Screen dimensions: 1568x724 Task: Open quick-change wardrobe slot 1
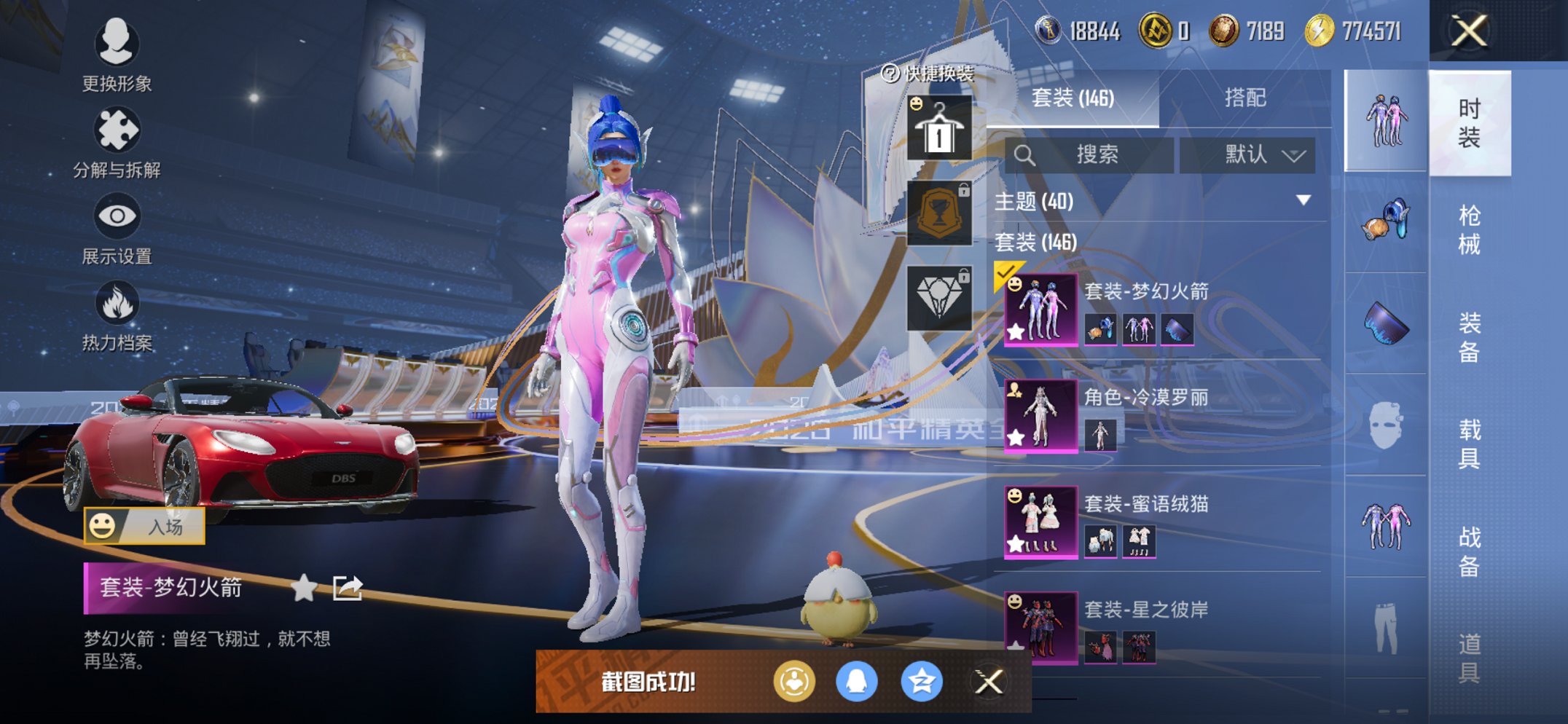939,127
